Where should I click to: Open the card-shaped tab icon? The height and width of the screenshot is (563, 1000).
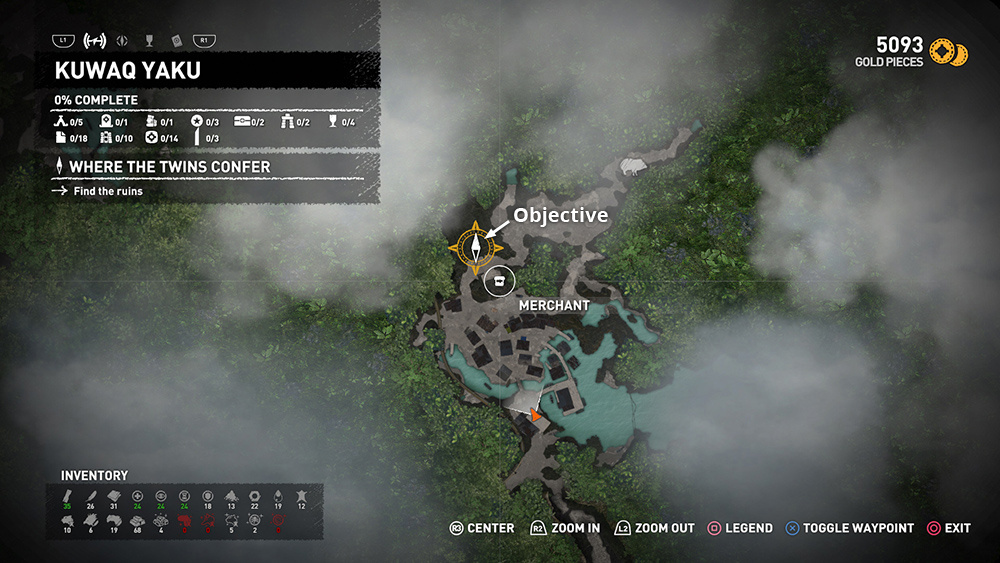click(176, 41)
